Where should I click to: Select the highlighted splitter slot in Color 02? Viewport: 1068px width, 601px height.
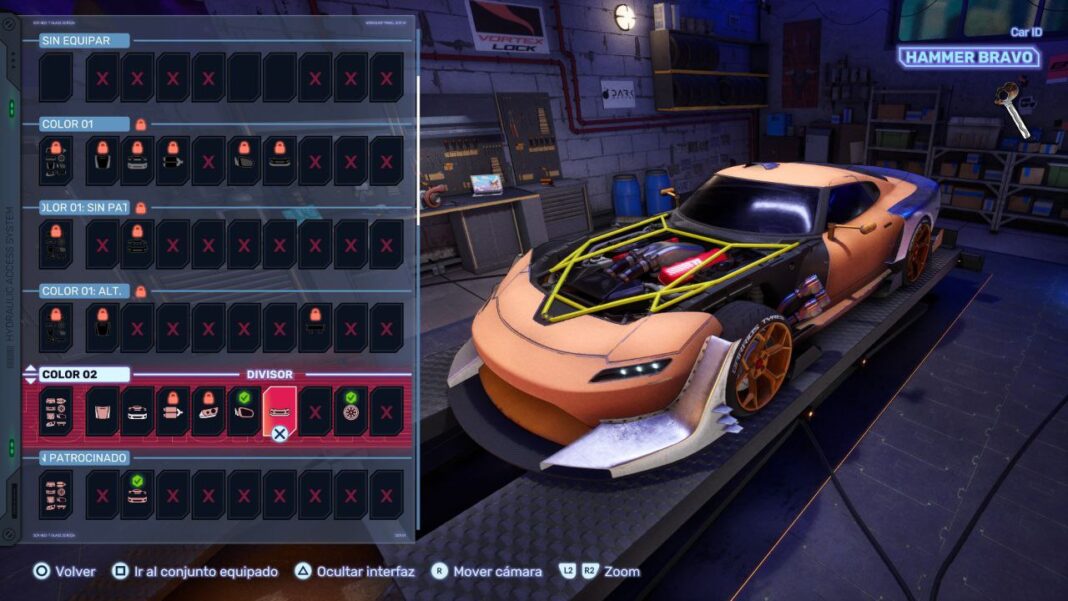(280, 412)
